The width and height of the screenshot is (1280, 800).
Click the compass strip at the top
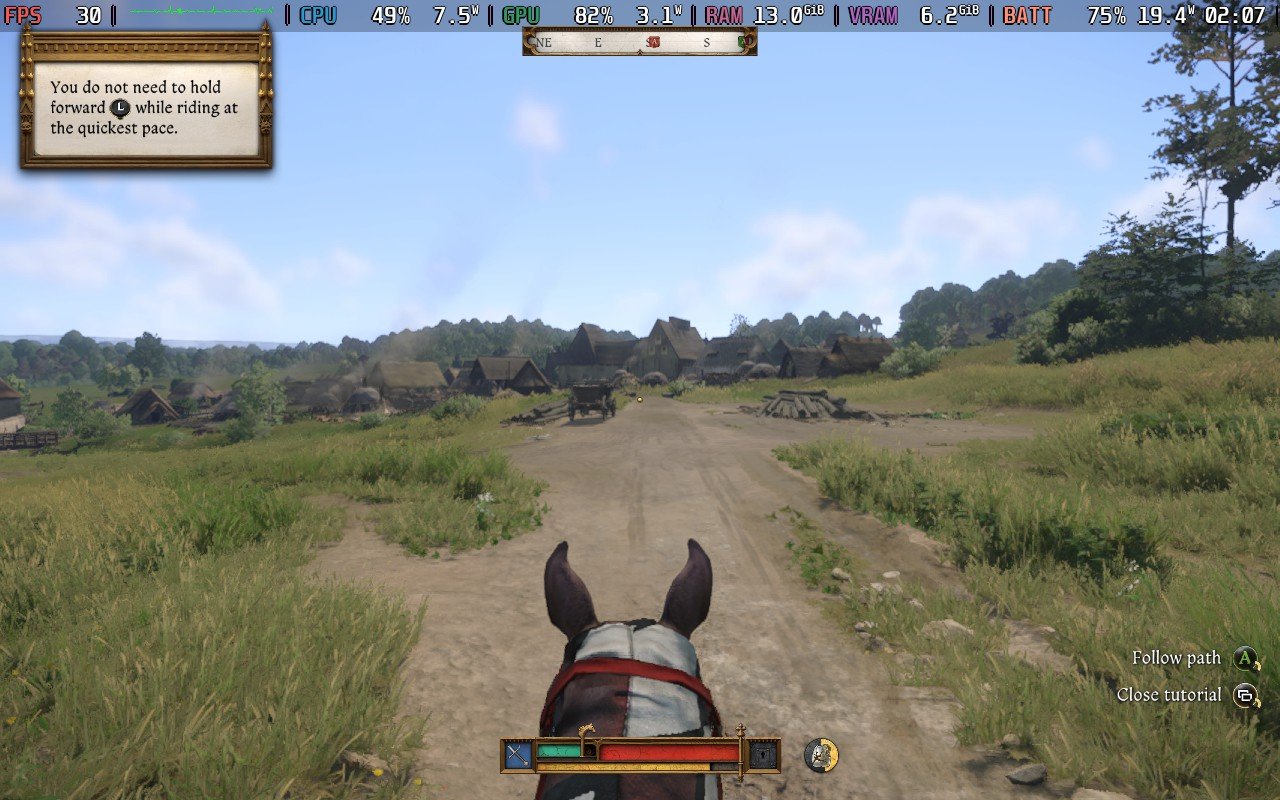point(639,42)
